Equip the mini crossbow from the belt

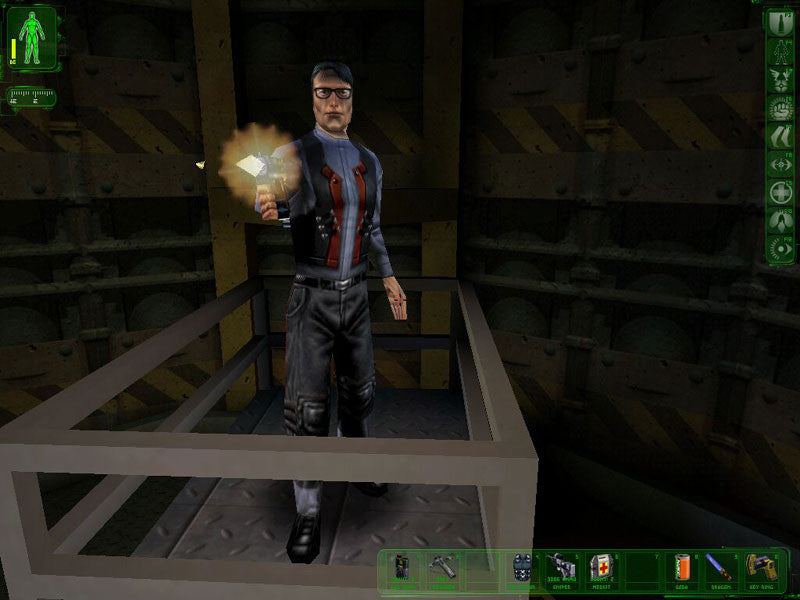tap(443, 568)
